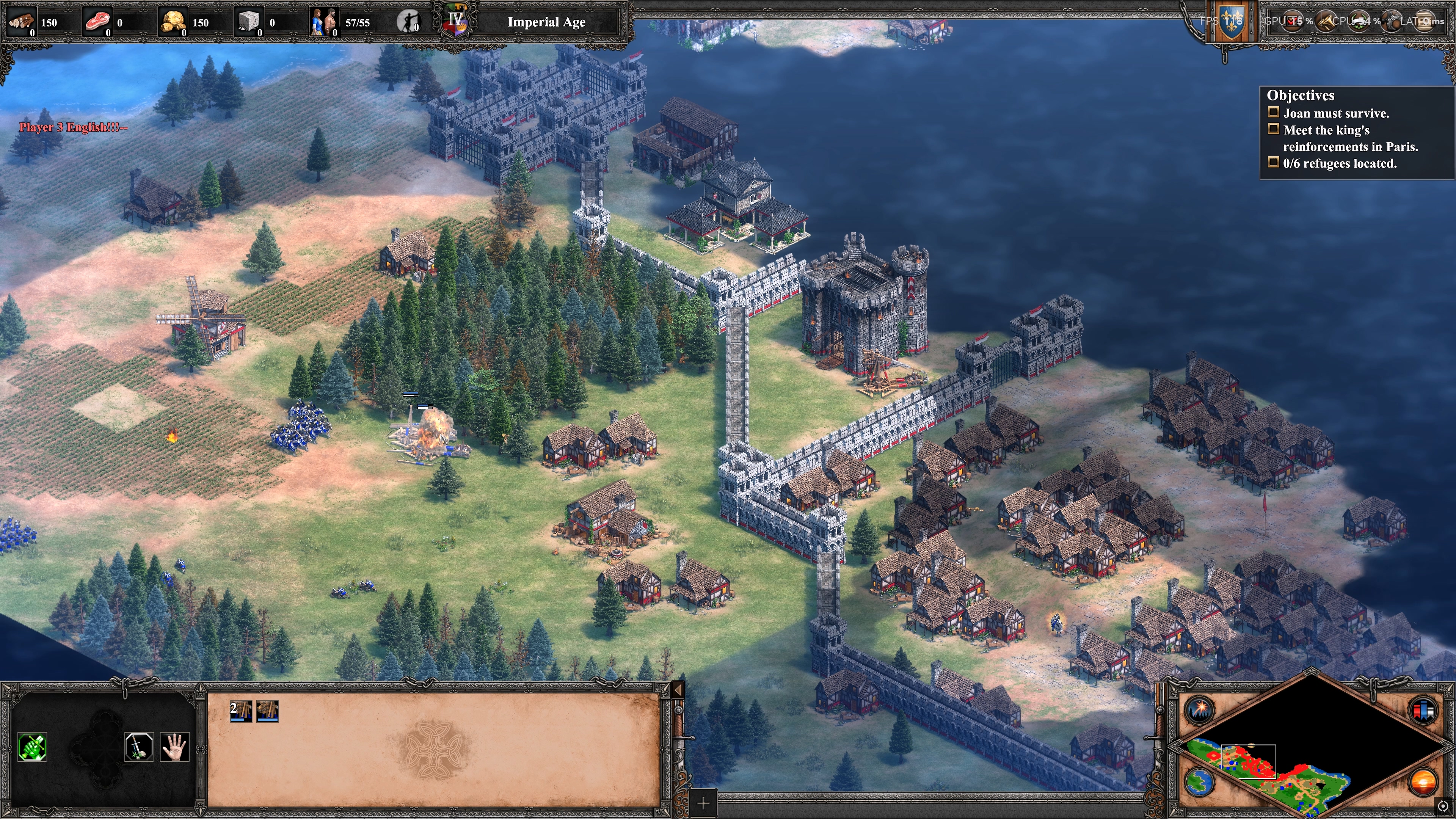Activate the flare signal button

[1198, 710]
